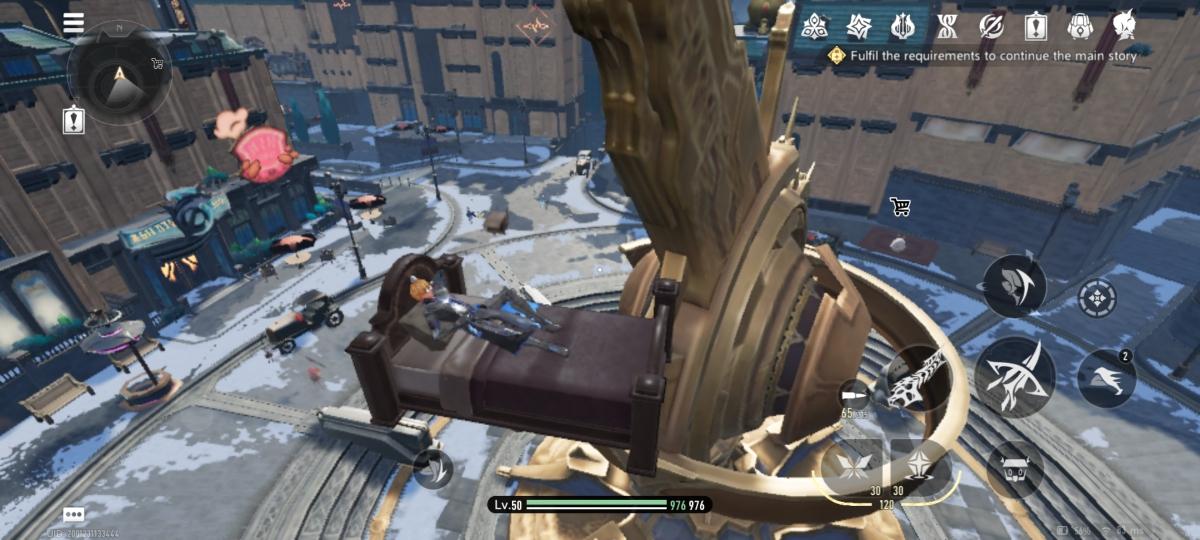The image size is (1200, 540).
Task: Activate the dash skill with 2 charges
Action: point(1106,379)
